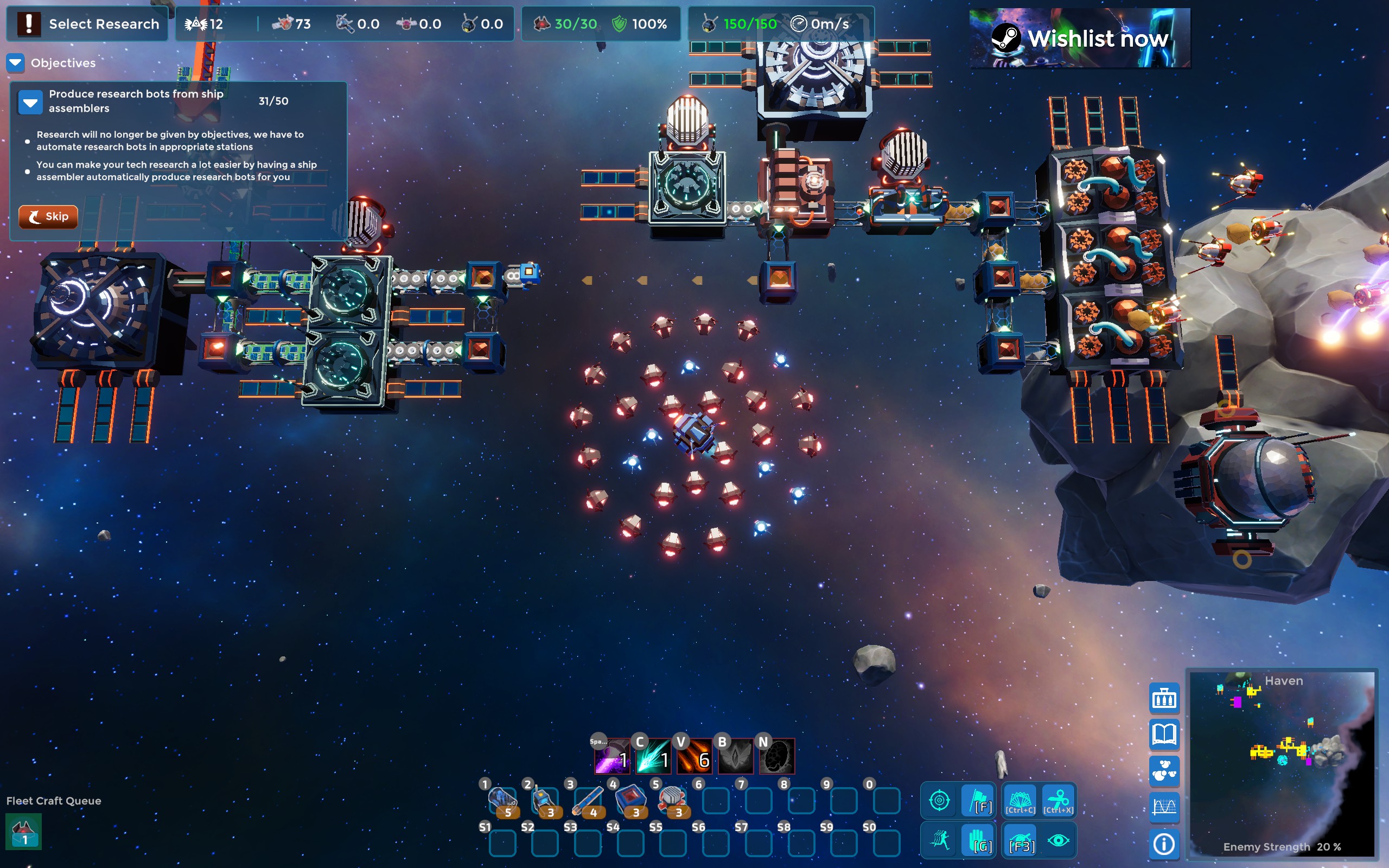Viewport: 1389px width, 868px height.
Task: Click the flag rally command button
Action: [979, 800]
